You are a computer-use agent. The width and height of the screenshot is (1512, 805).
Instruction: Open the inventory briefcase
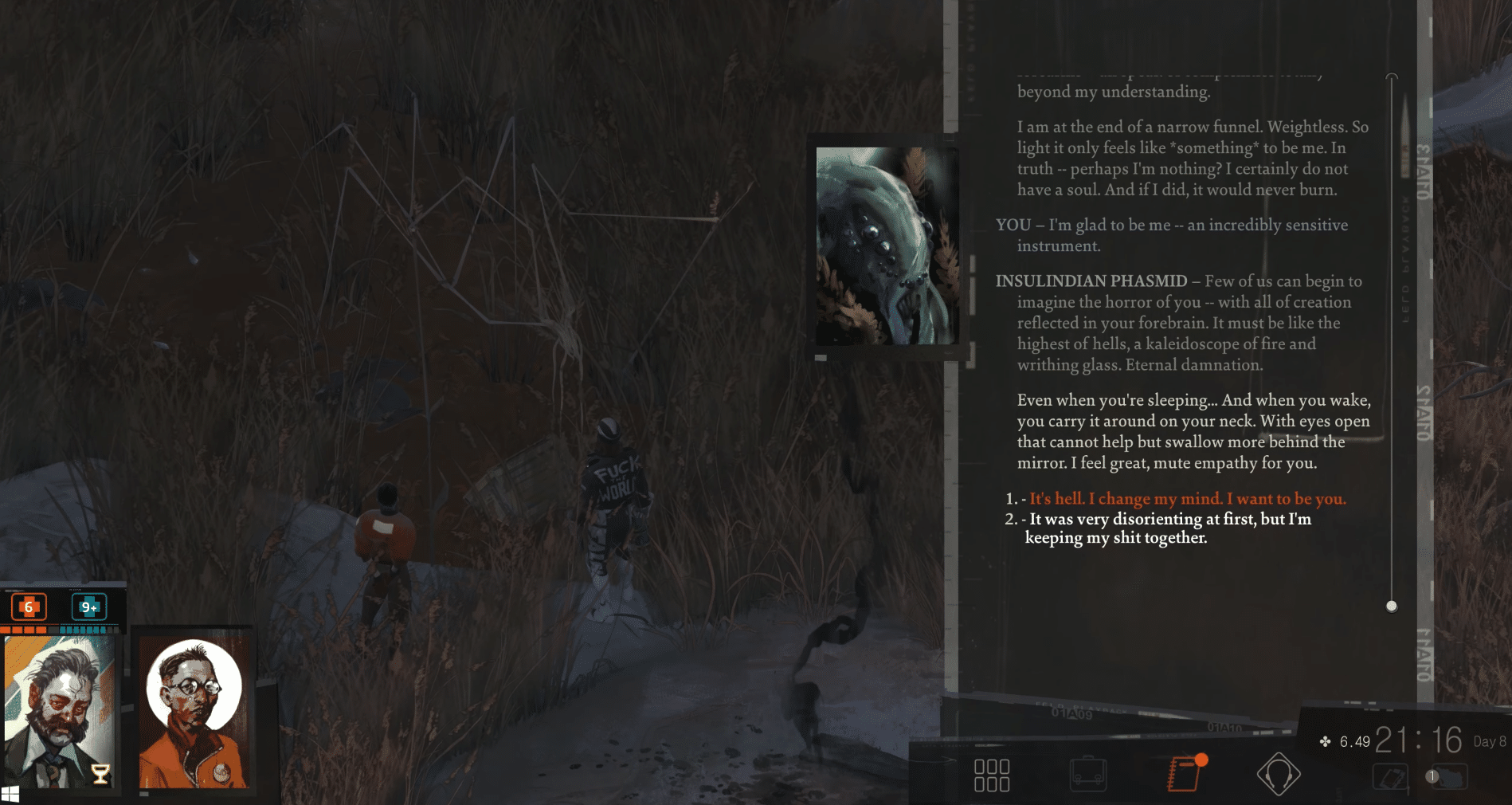[x=1089, y=772]
